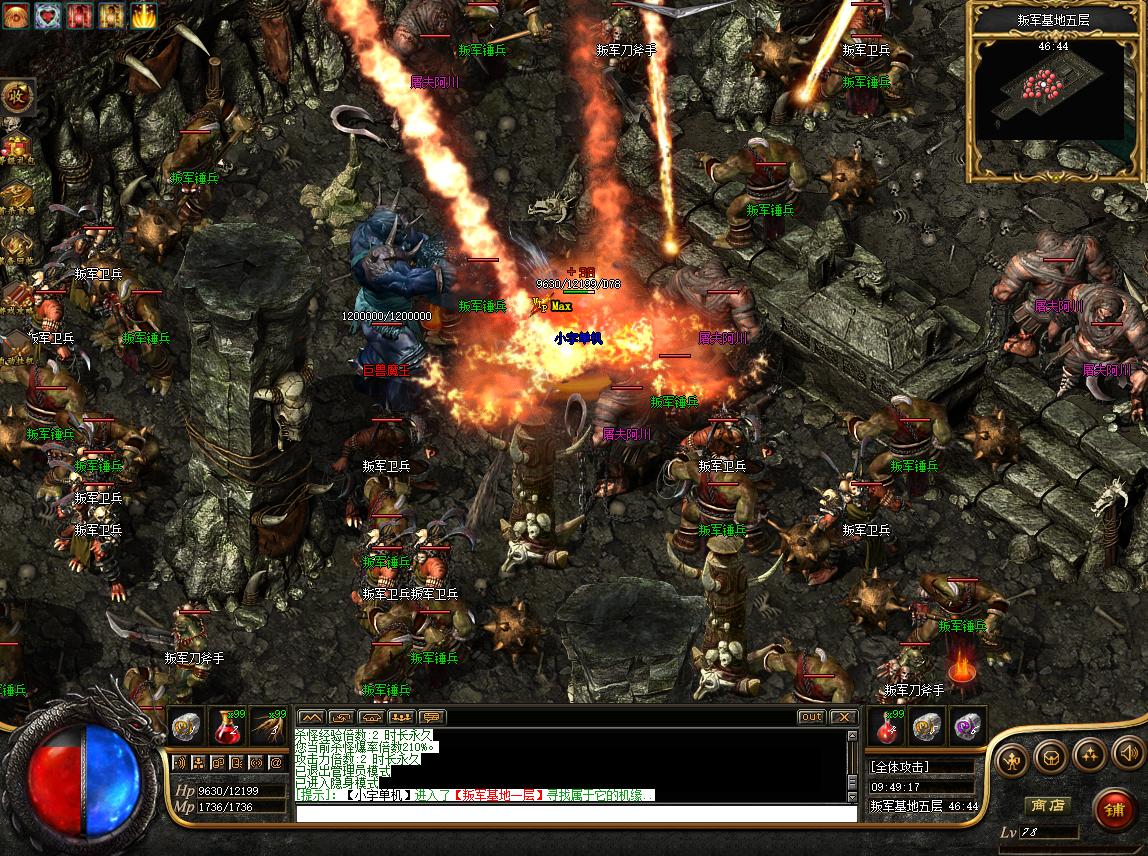Click the @ mini button under hotbar
1148x856 pixels.
tap(276, 762)
